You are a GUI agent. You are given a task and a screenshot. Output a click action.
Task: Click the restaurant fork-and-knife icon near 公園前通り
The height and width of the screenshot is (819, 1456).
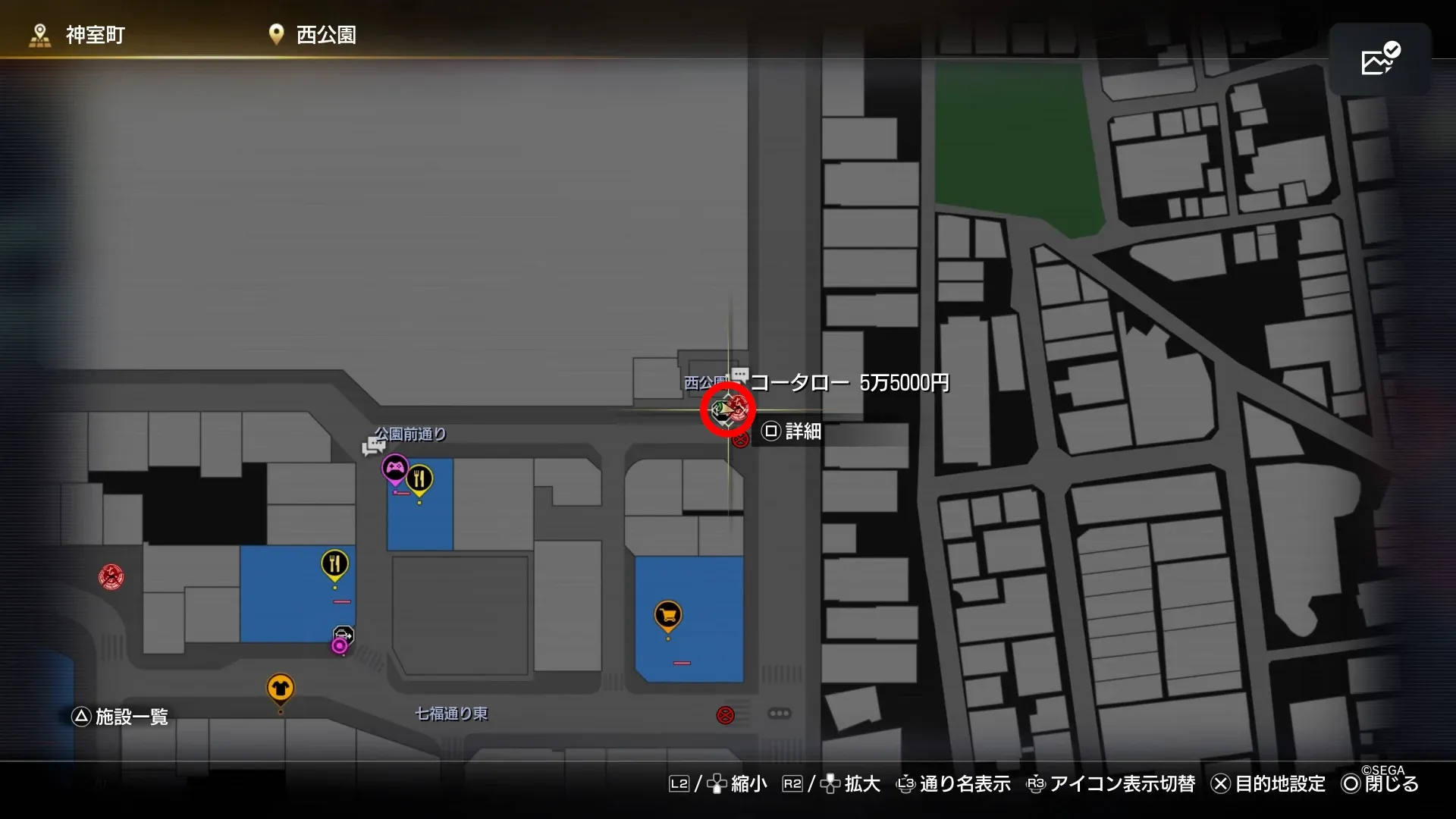(419, 478)
